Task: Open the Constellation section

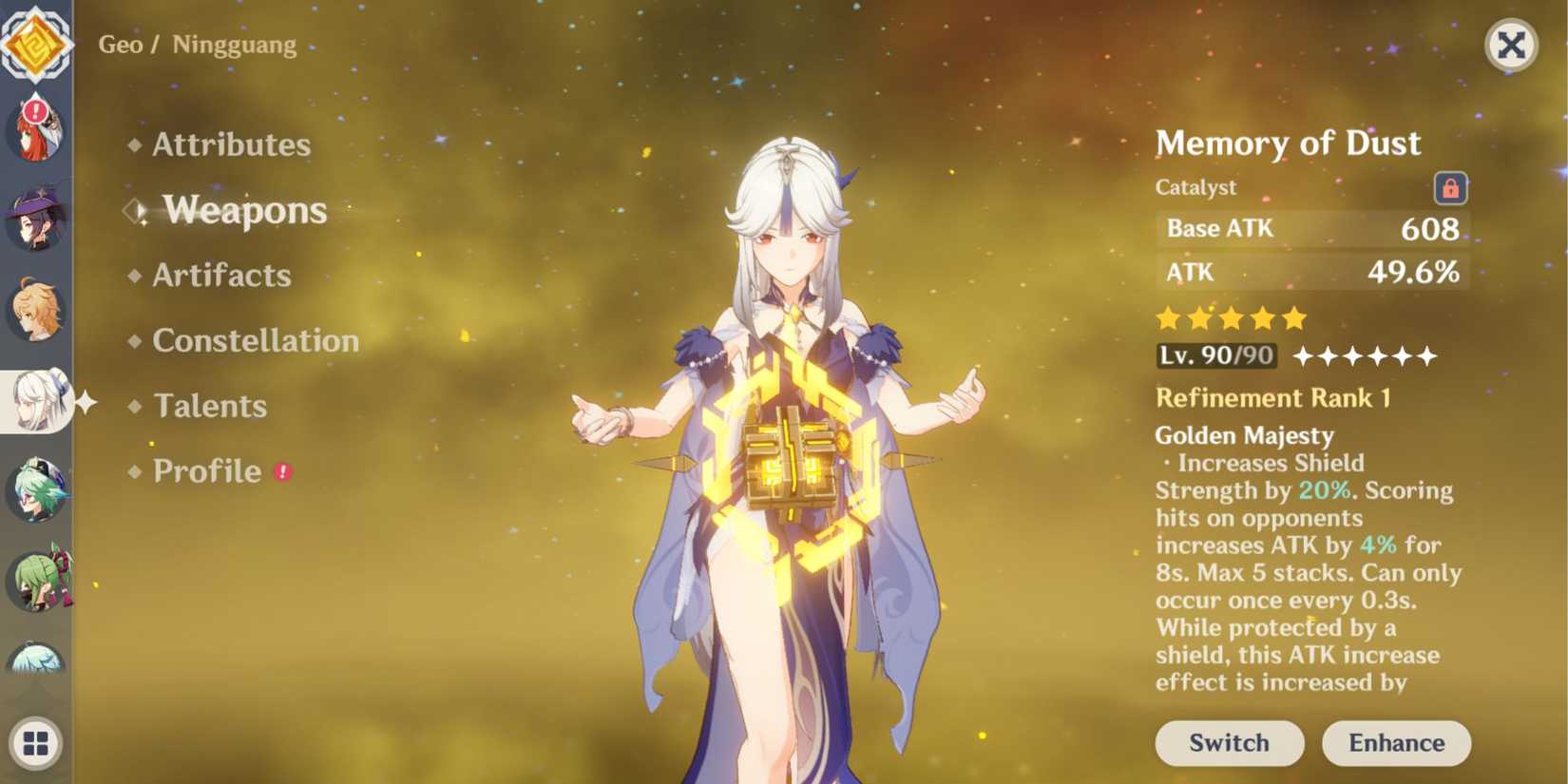Action: tap(255, 340)
